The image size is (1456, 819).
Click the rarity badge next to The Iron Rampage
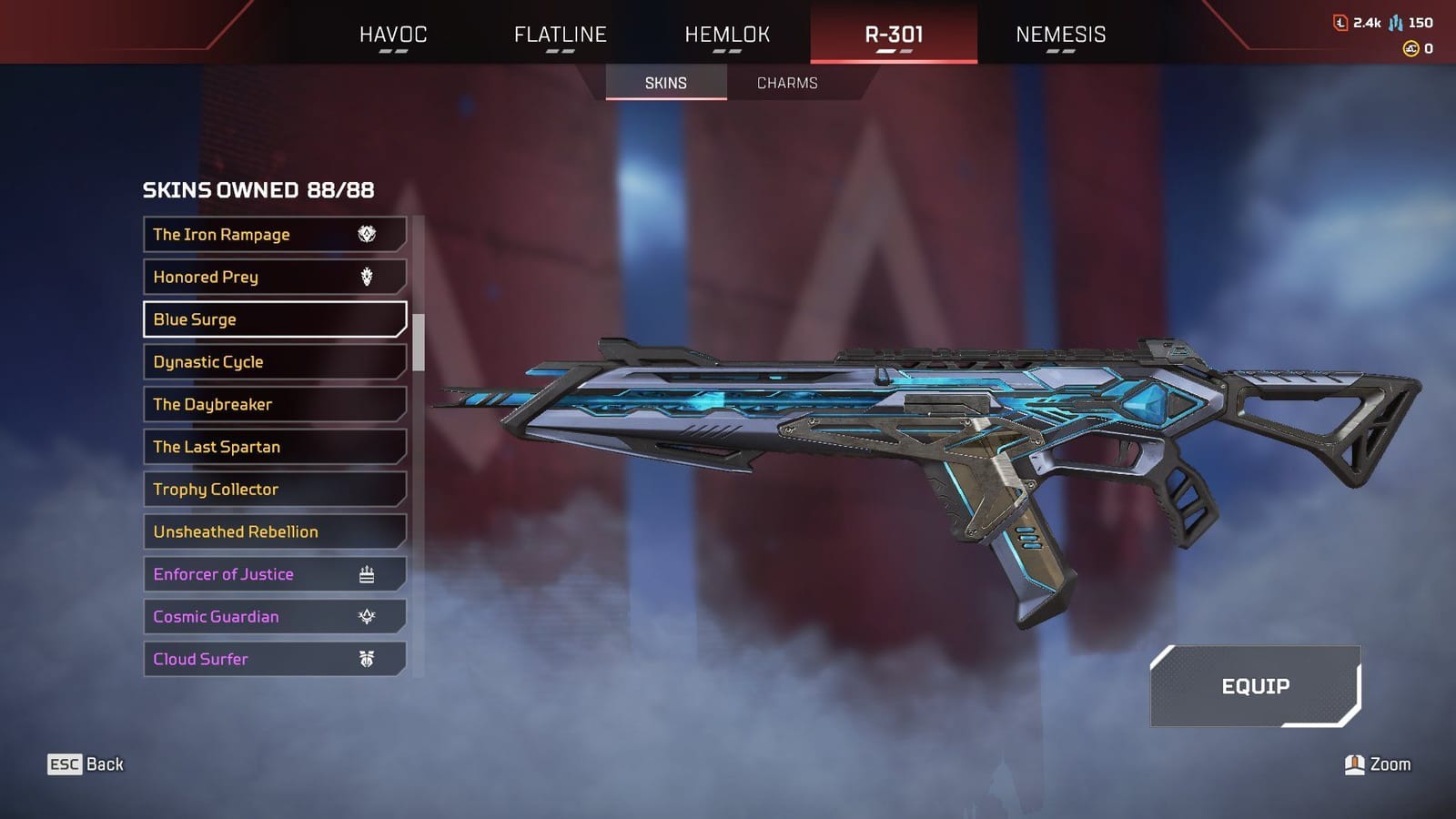point(366,234)
